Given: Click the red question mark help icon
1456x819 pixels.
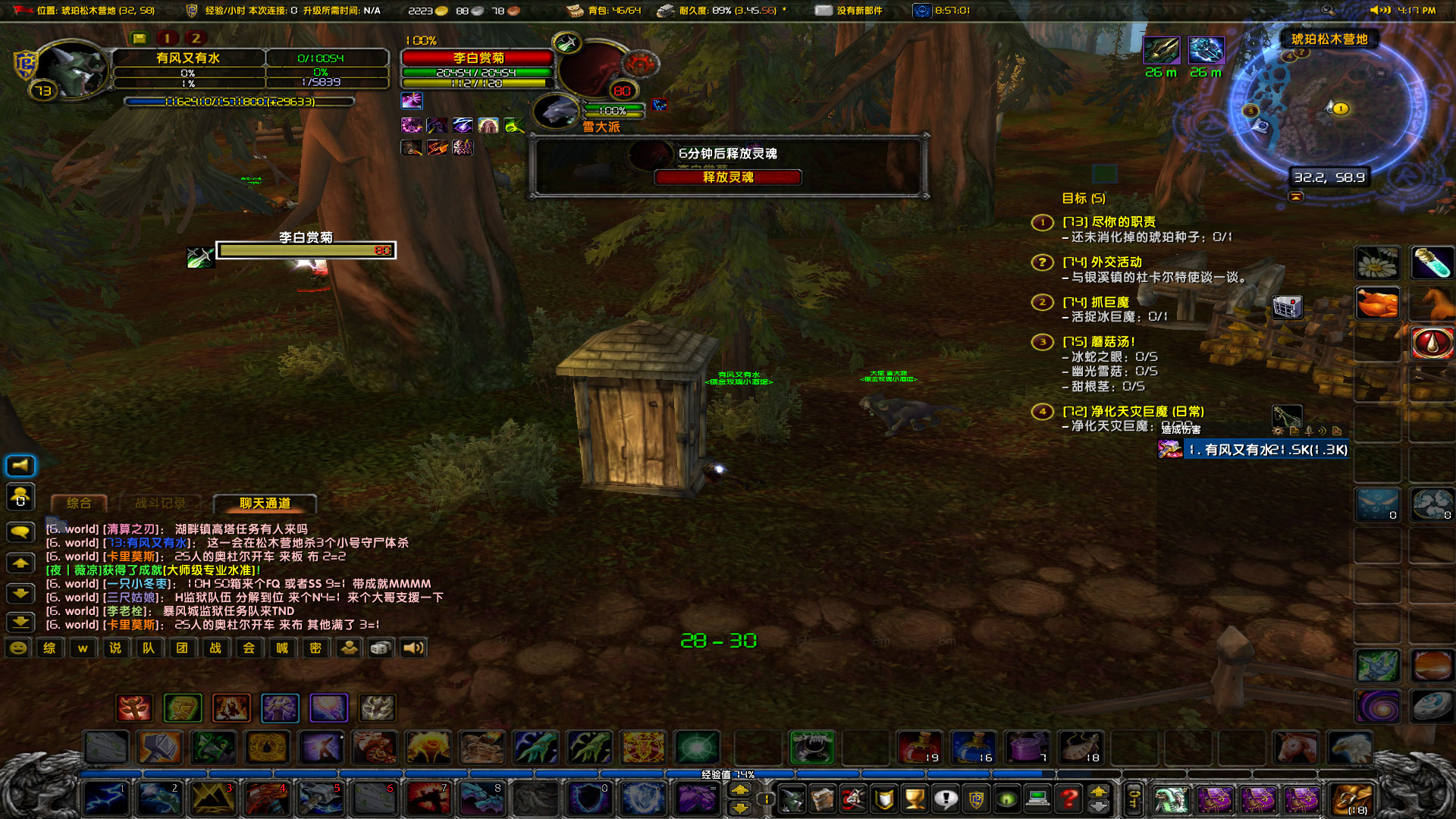Looking at the screenshot, I should 1067,799.
